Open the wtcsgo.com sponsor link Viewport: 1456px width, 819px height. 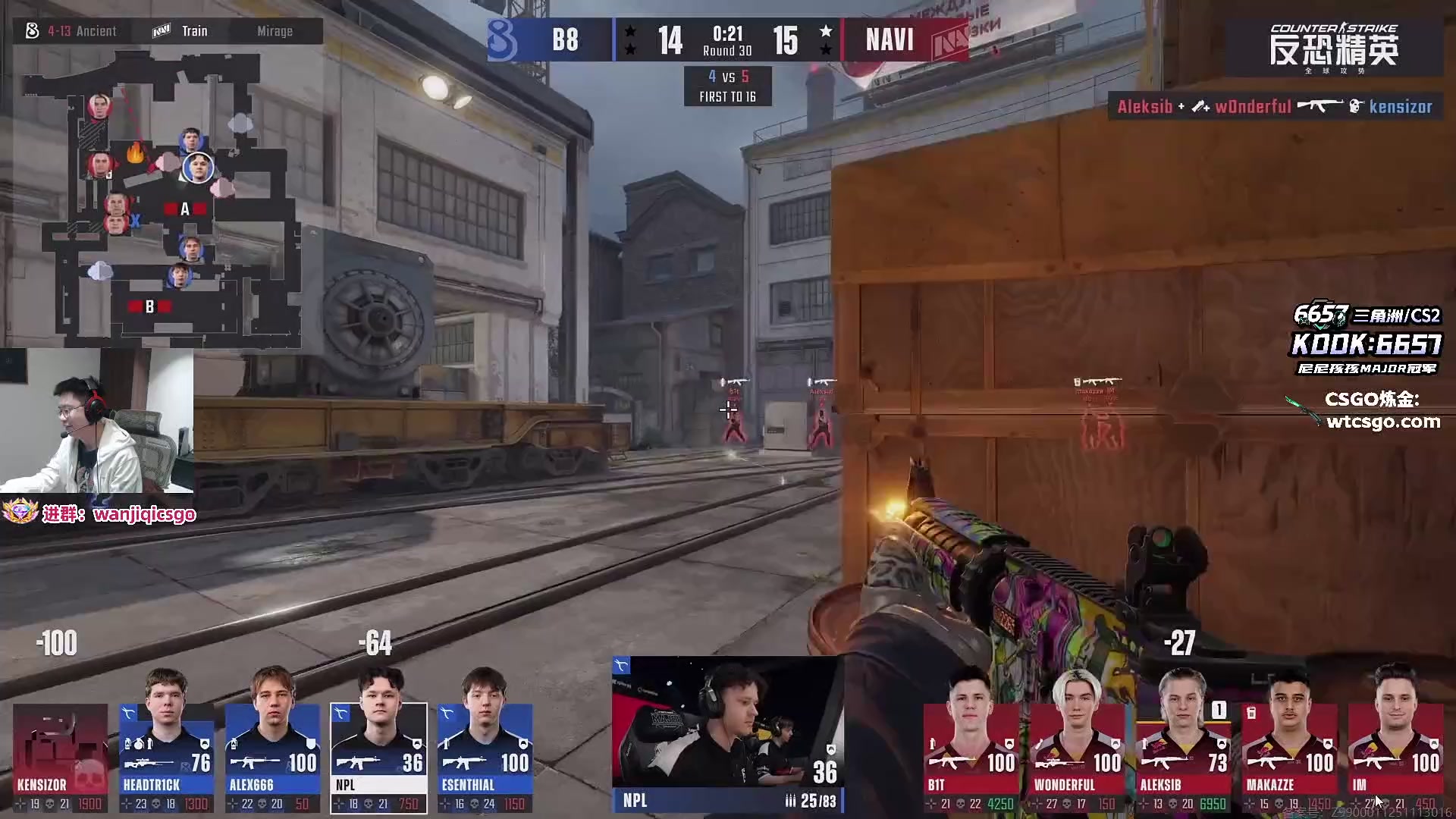tap(1382, 422)
